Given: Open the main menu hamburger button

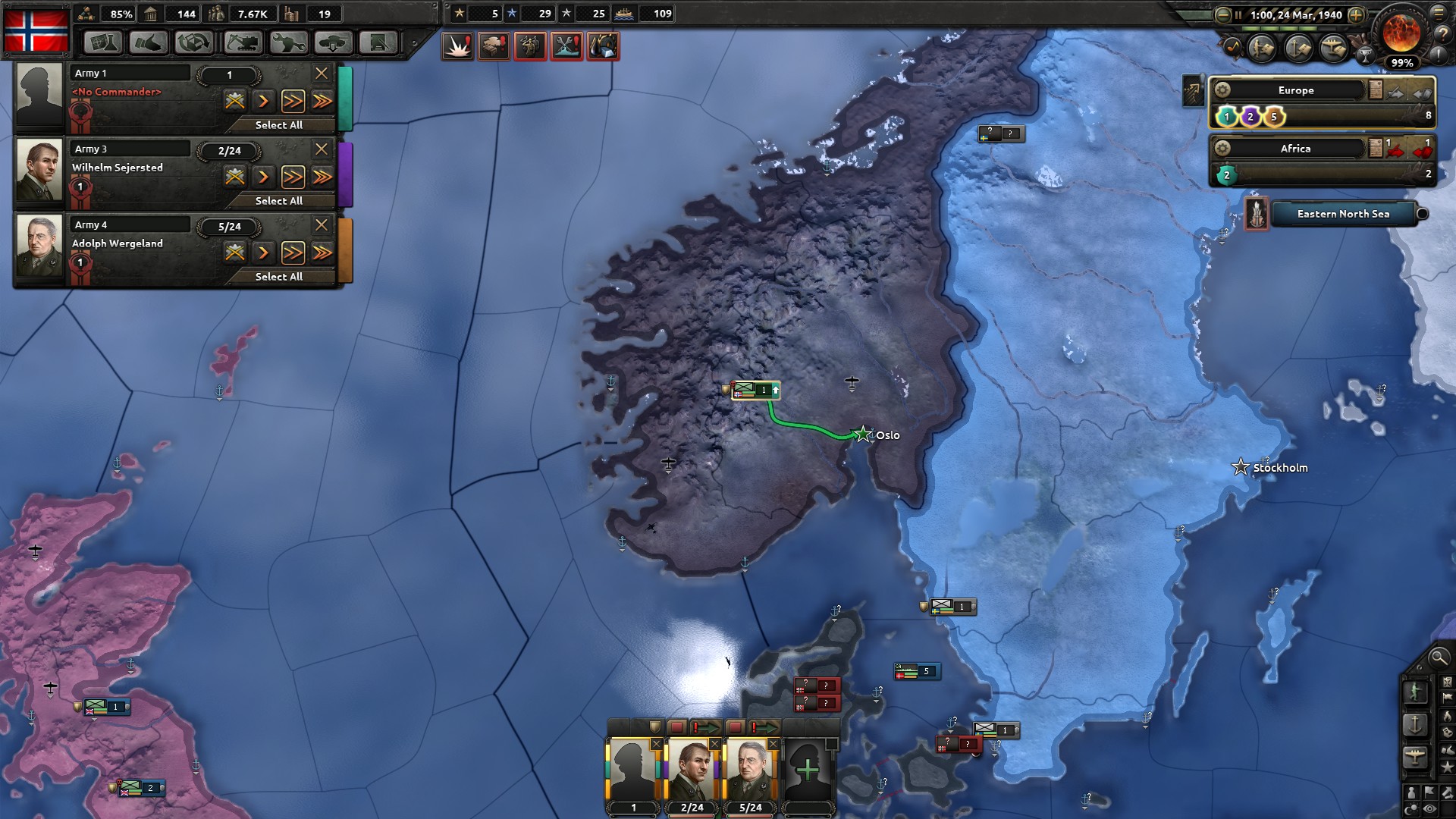Looking at the screenshot, I should (1439, 14).
